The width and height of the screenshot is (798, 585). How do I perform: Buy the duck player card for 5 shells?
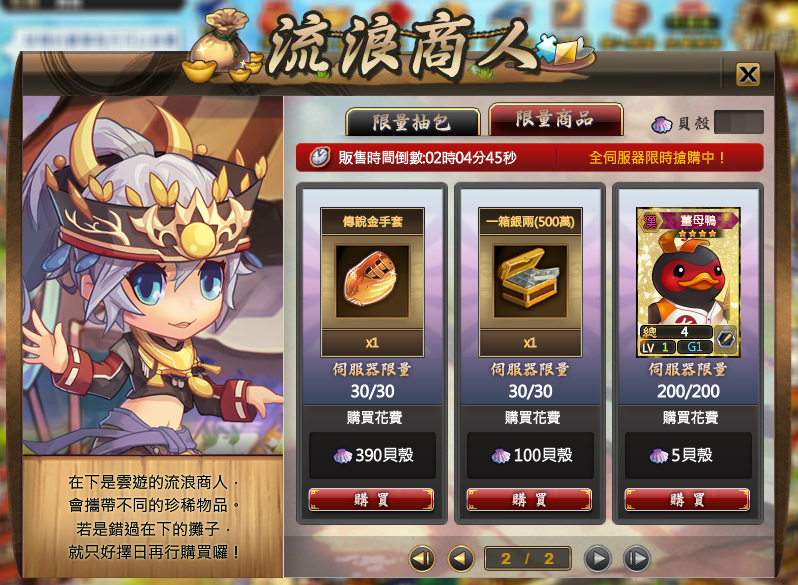687,500
